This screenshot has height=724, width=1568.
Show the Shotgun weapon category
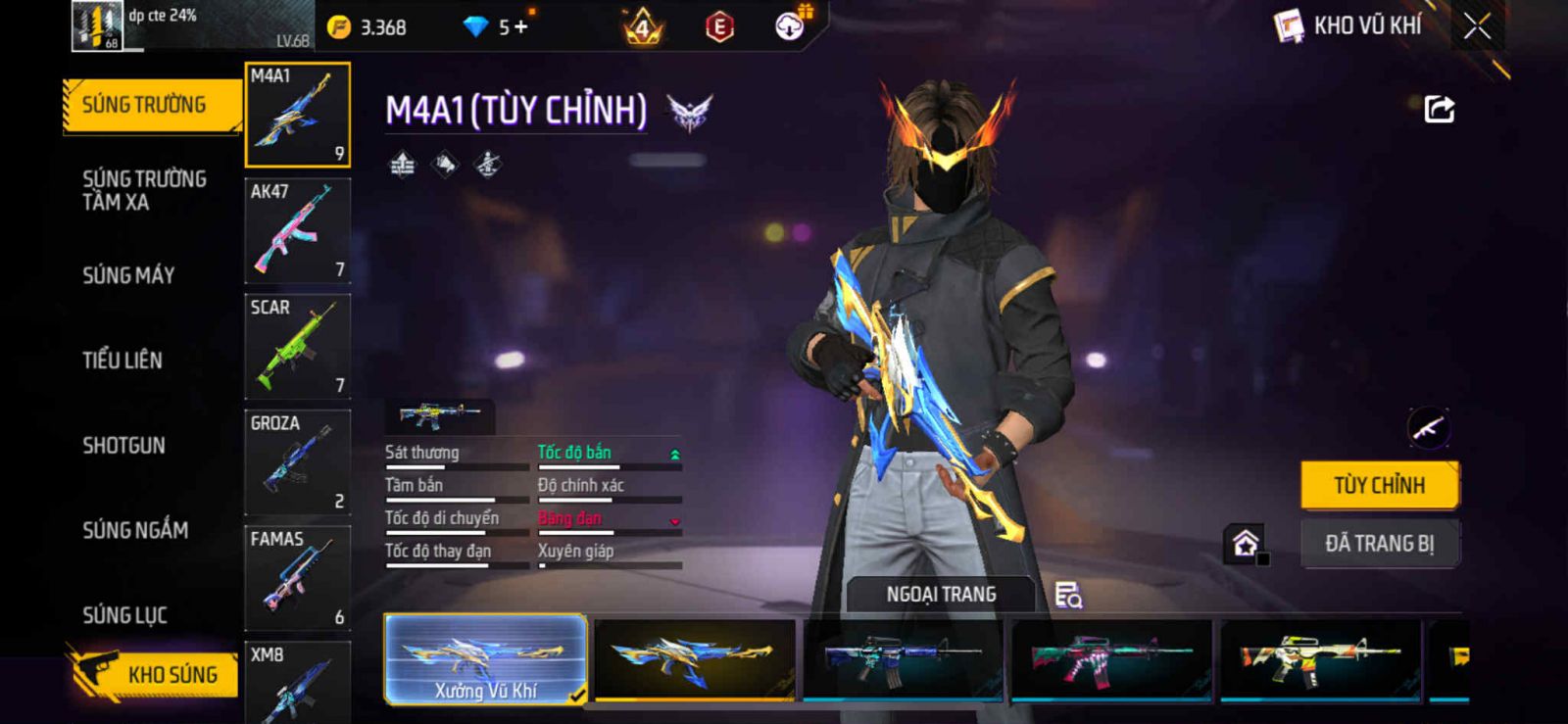(123, 446)
